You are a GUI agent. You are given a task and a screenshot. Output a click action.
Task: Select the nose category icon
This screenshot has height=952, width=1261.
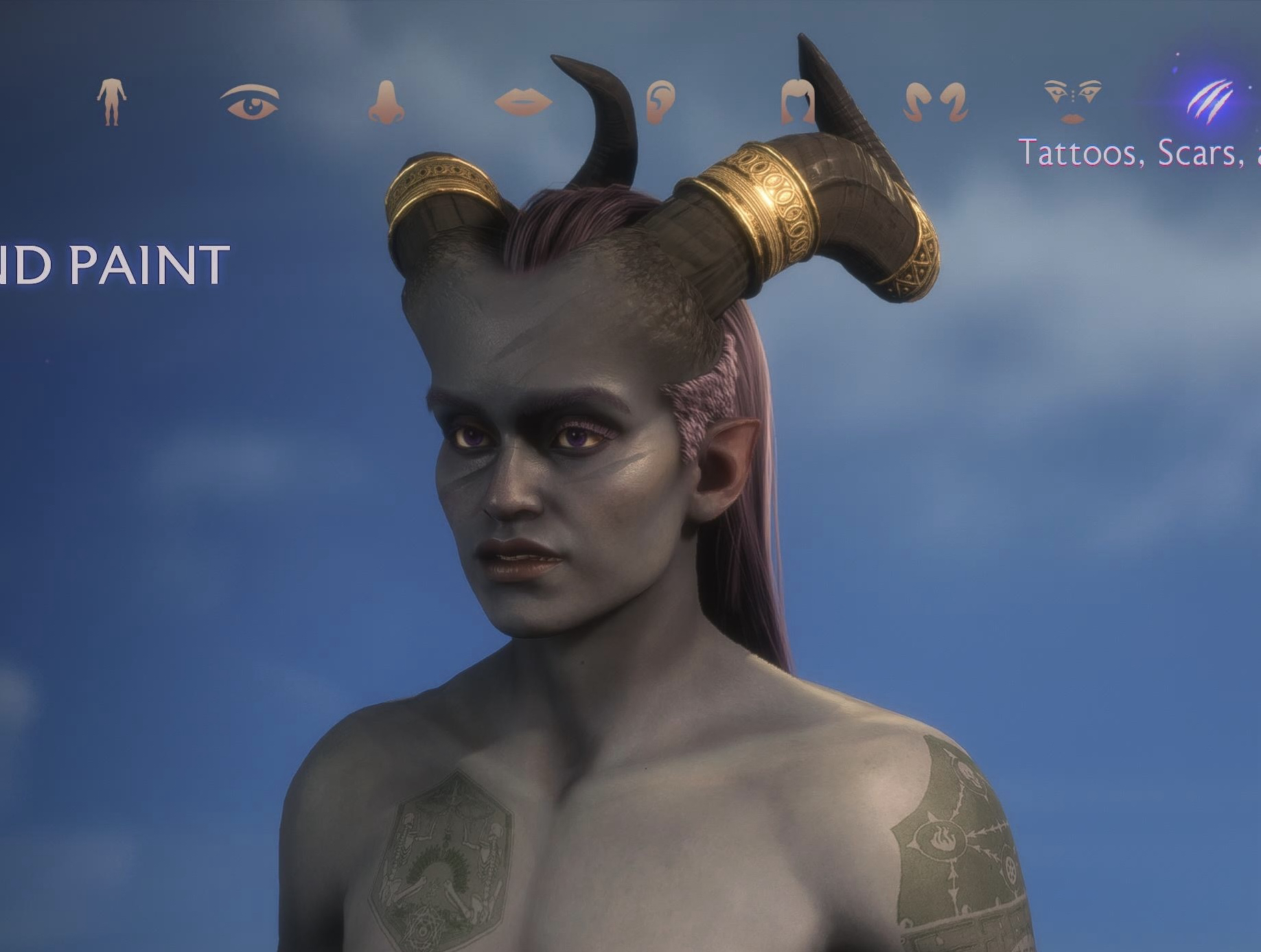click(386, 102)
